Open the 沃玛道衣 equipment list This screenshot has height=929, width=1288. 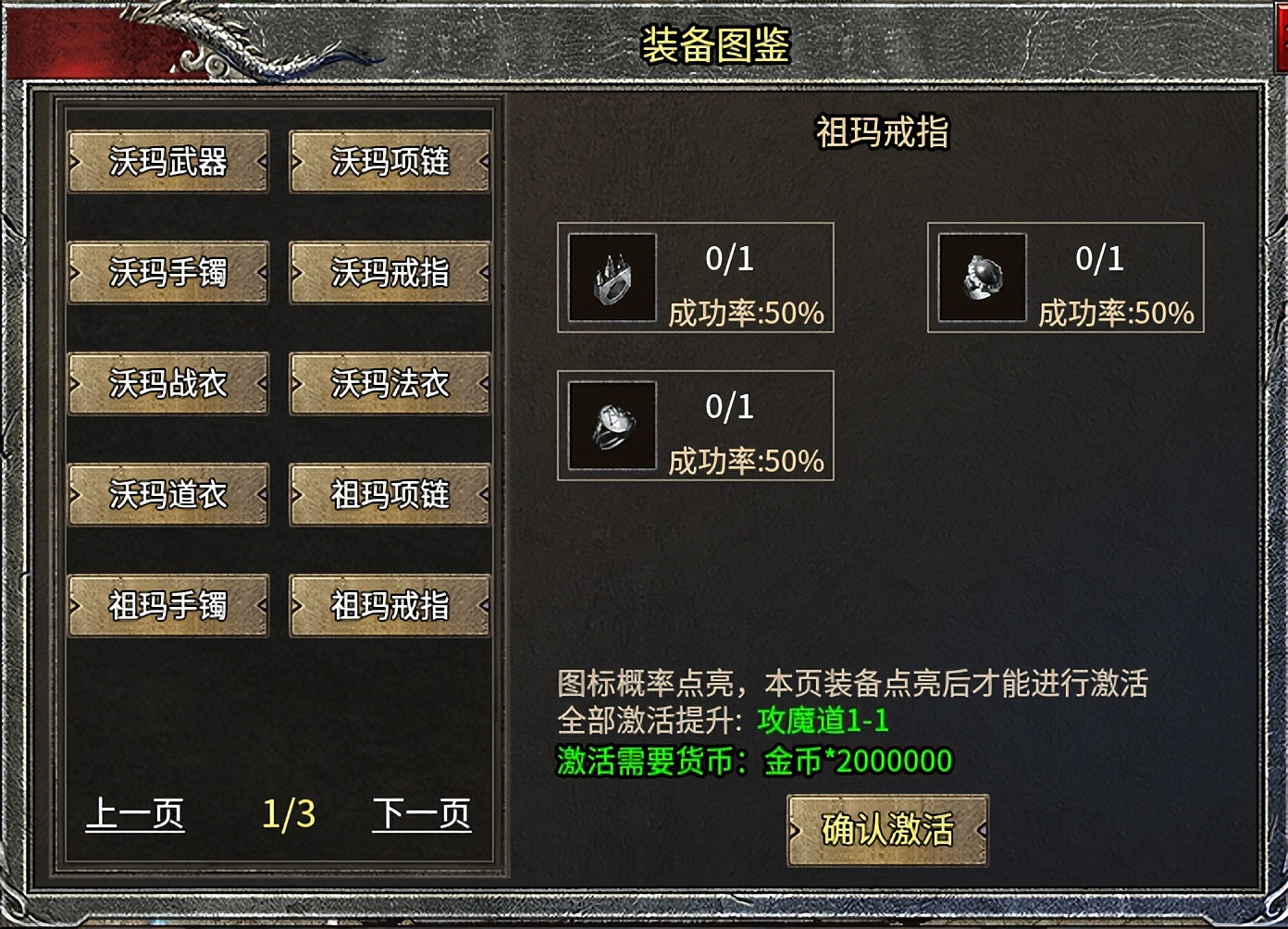168,495
